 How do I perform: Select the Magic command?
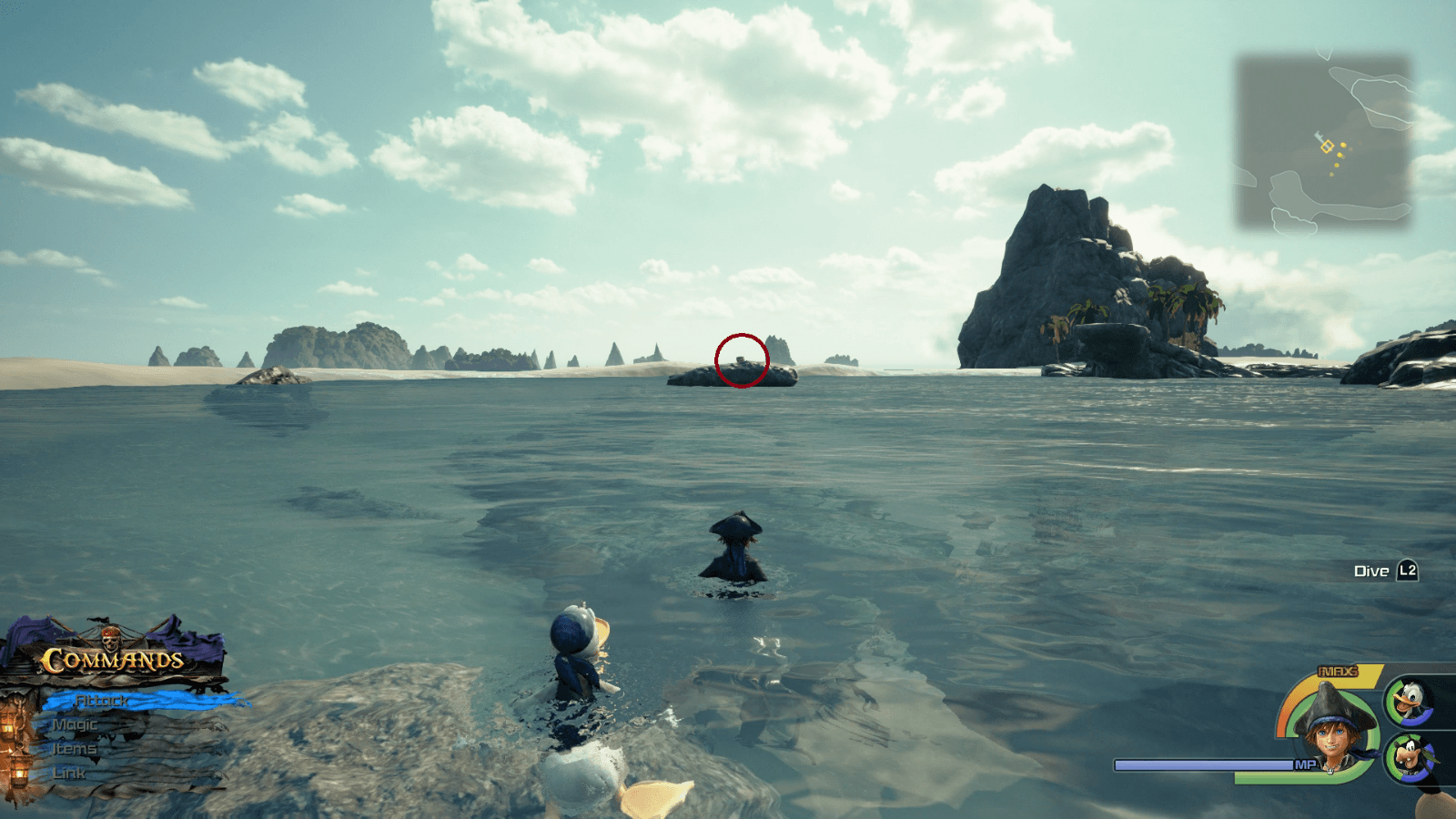point(76,725)
